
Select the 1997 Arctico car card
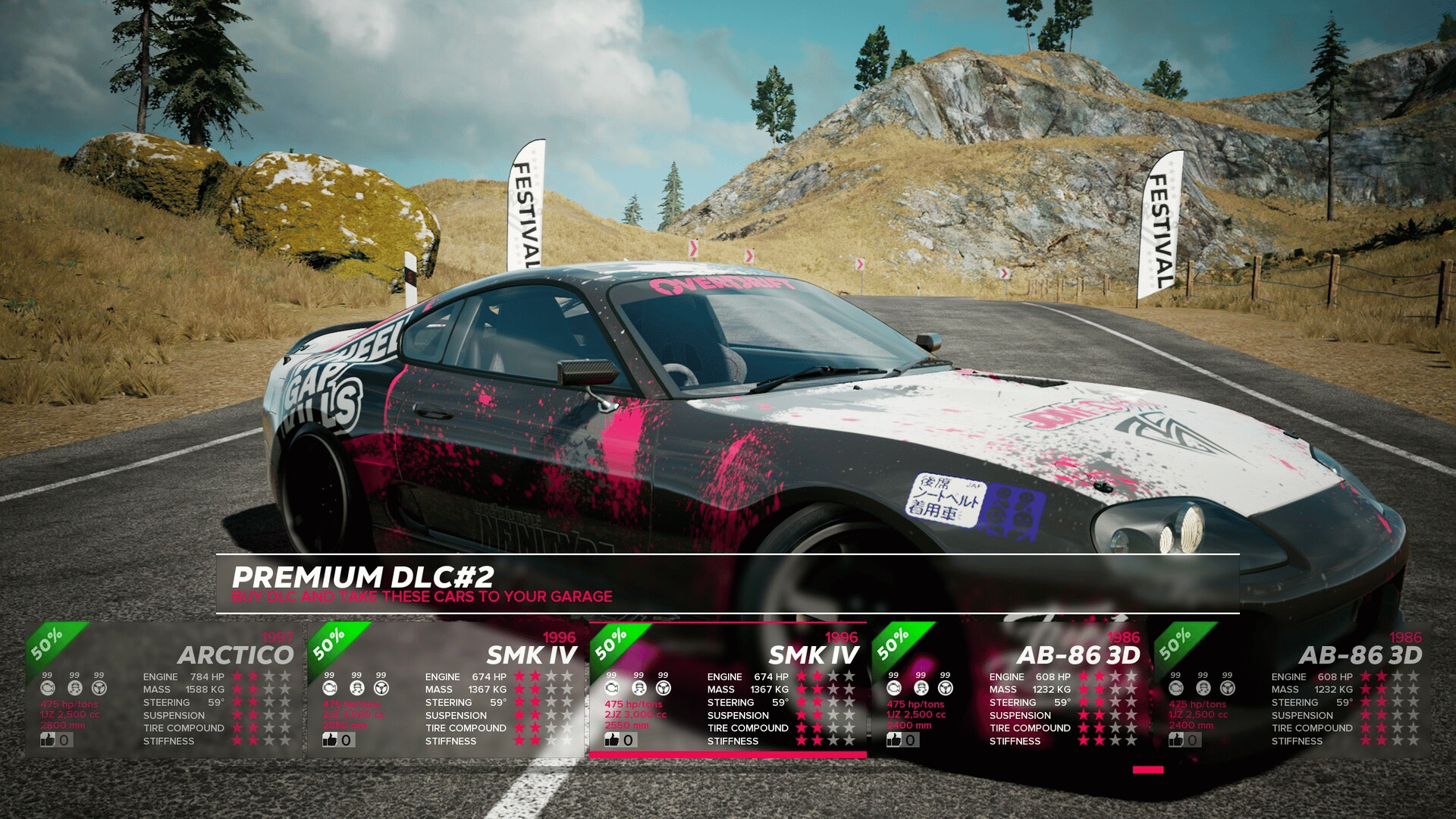coord(163,689)
